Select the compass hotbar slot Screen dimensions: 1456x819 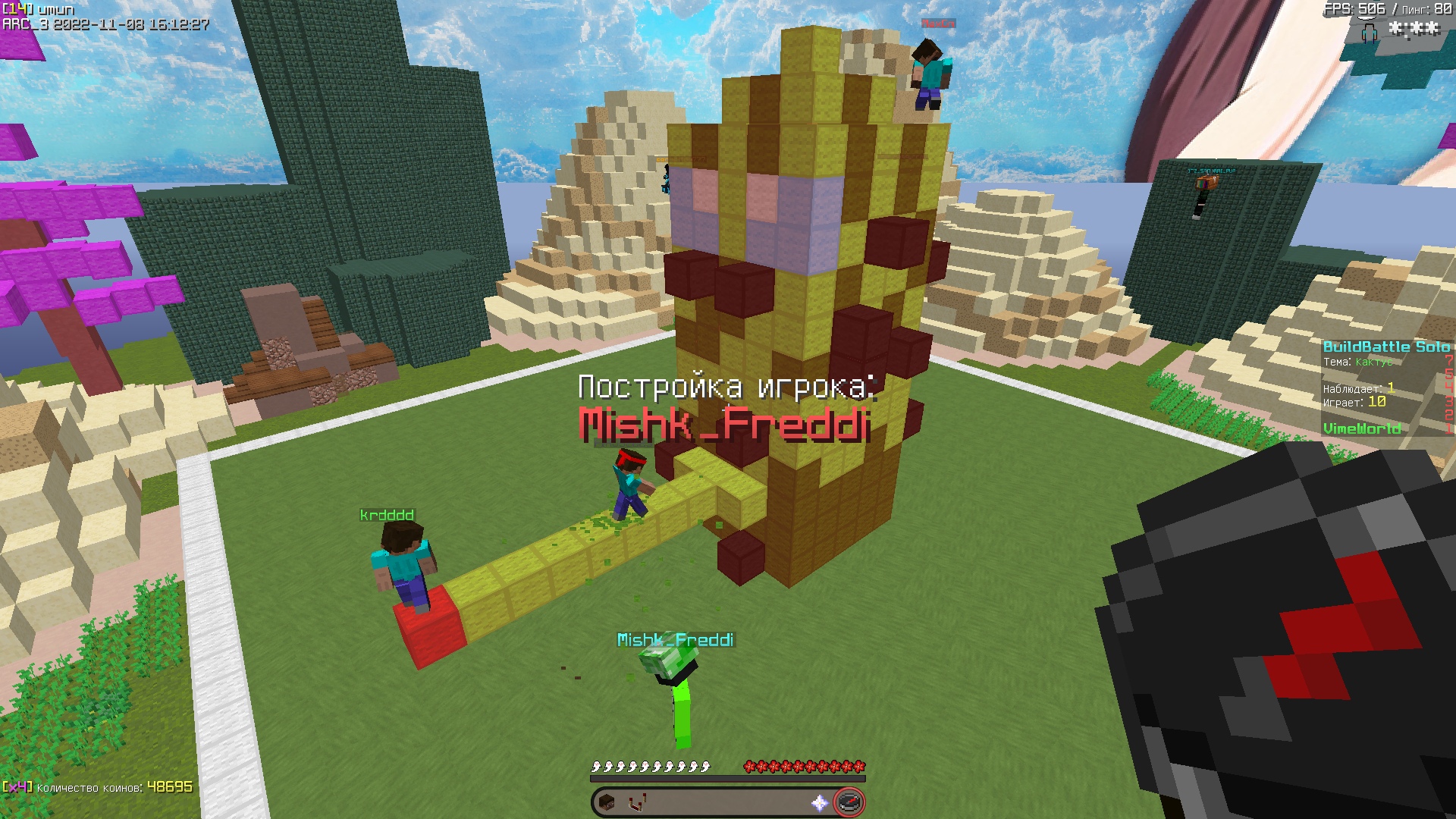click(x=849, y=802)
